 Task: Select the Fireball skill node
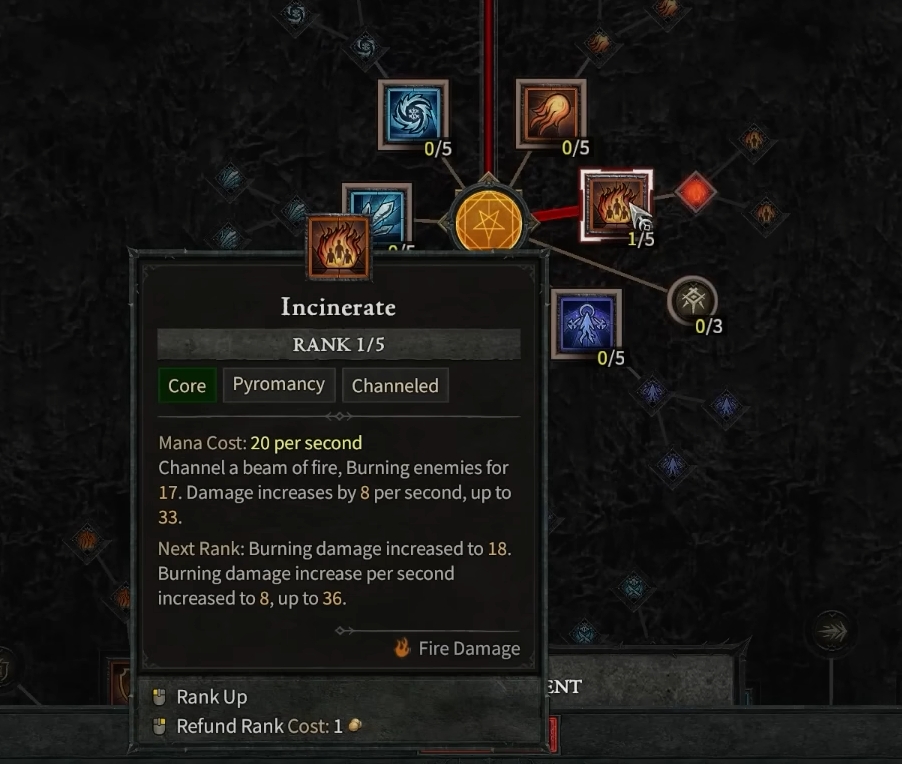pyautogui.click(x=550, y=114)
